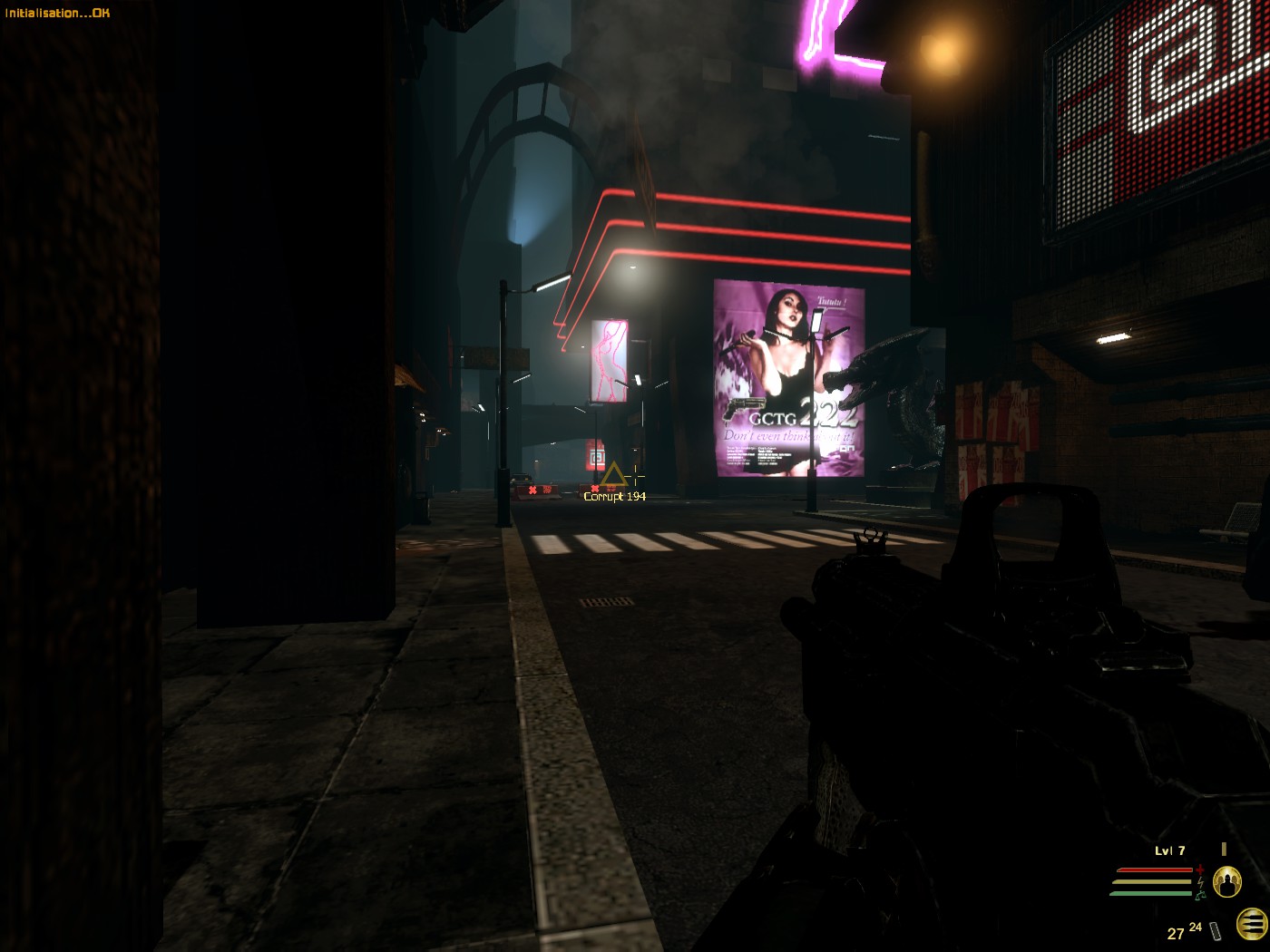This screenshot has width=1270, height=952.
Task: Select the three-bullets ammo icon
Action: pos(1251,924)
